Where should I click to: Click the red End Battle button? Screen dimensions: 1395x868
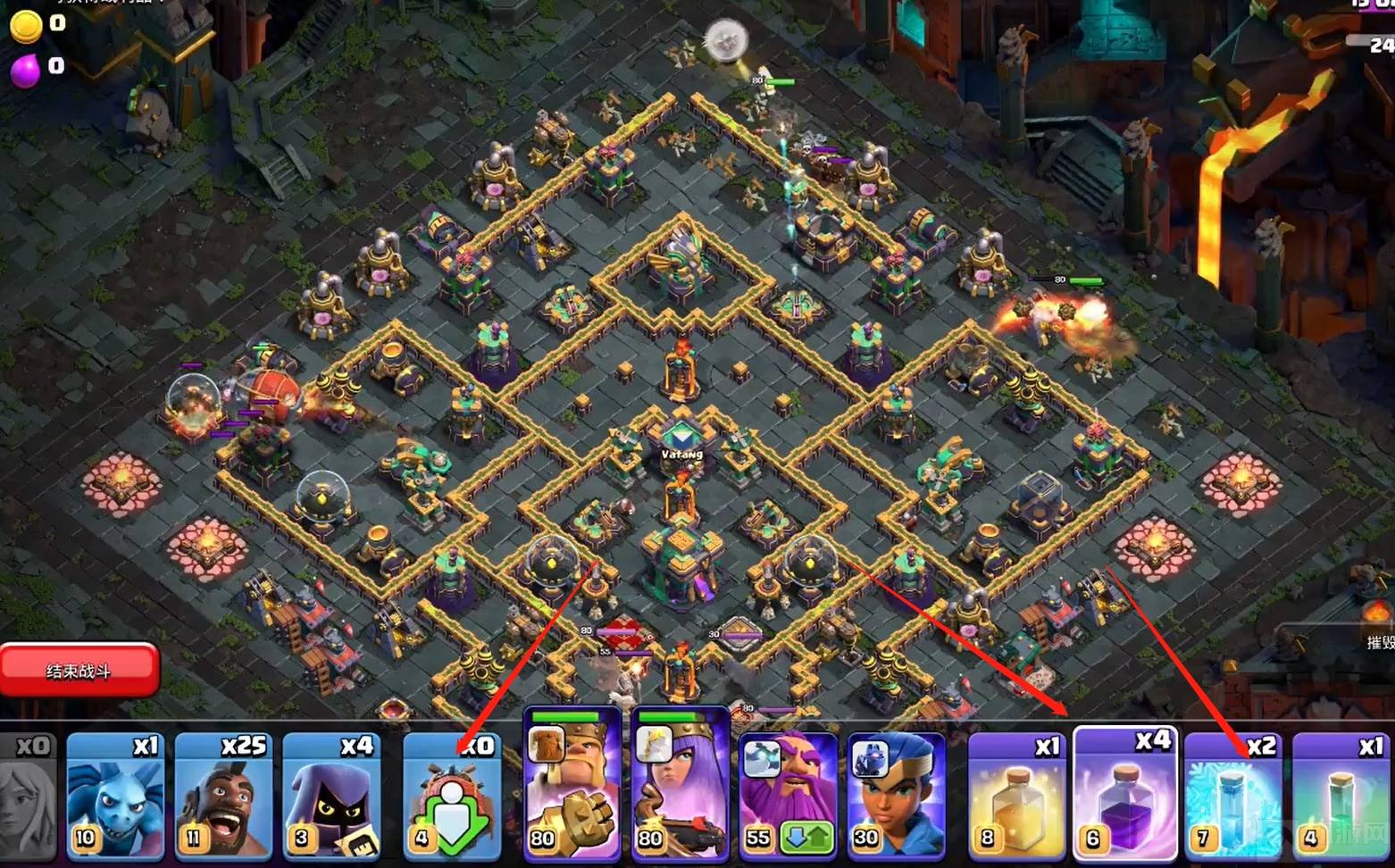click(79, 670)
